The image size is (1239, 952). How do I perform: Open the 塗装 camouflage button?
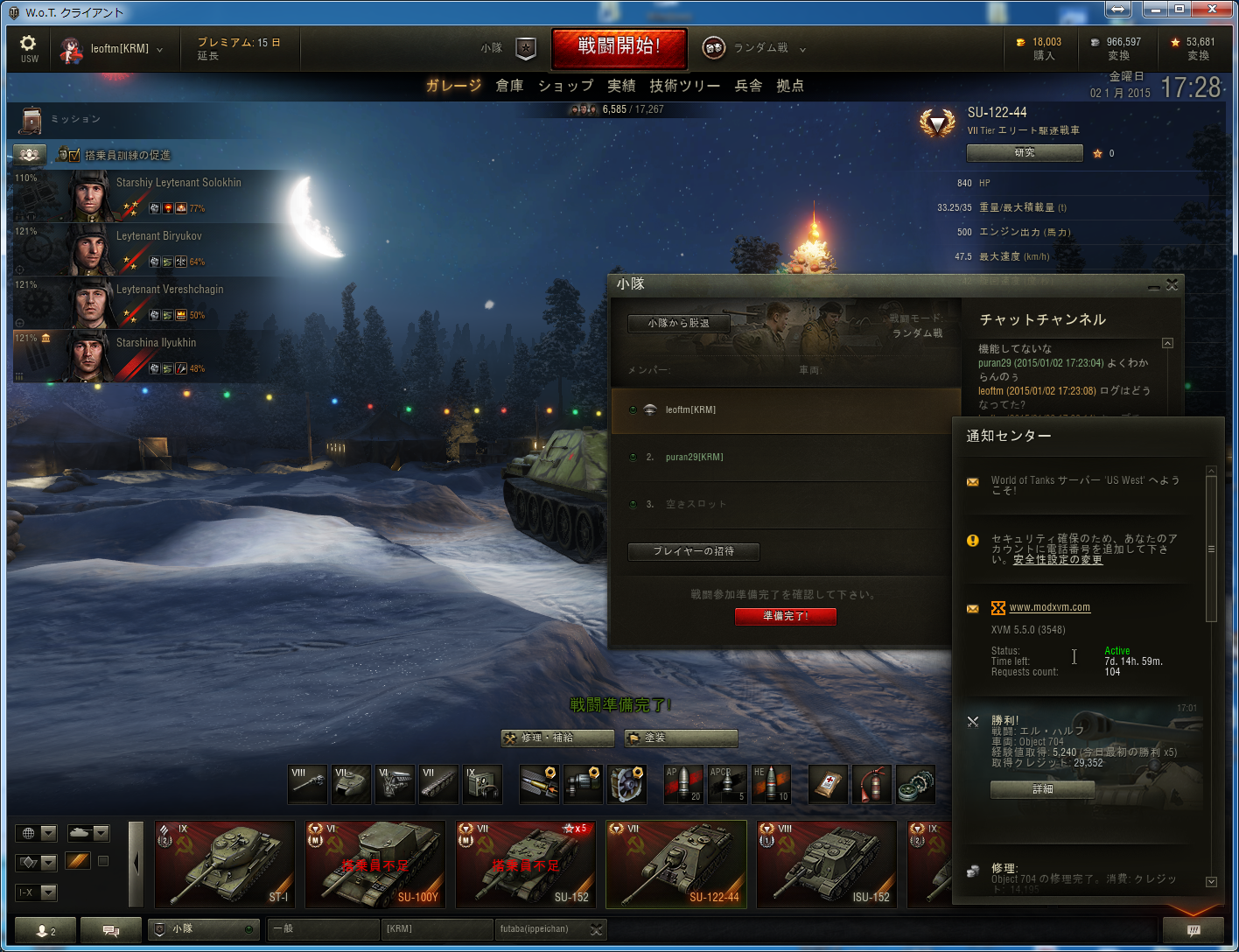click(x=681, y=738)
